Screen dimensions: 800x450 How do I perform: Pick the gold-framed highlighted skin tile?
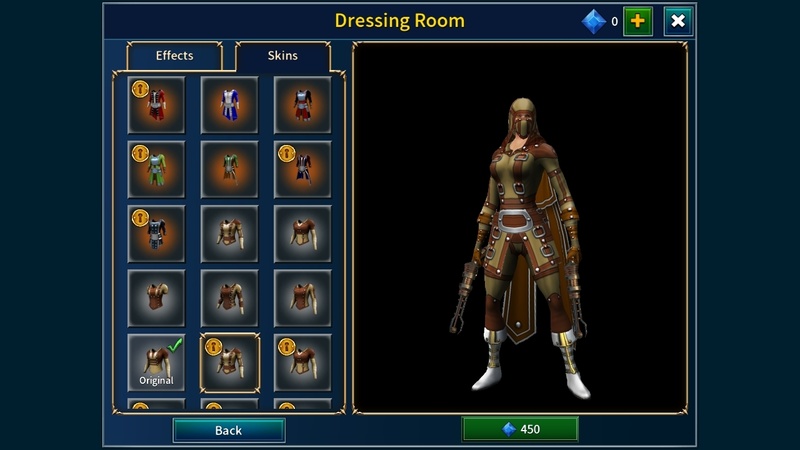point(229,362)
